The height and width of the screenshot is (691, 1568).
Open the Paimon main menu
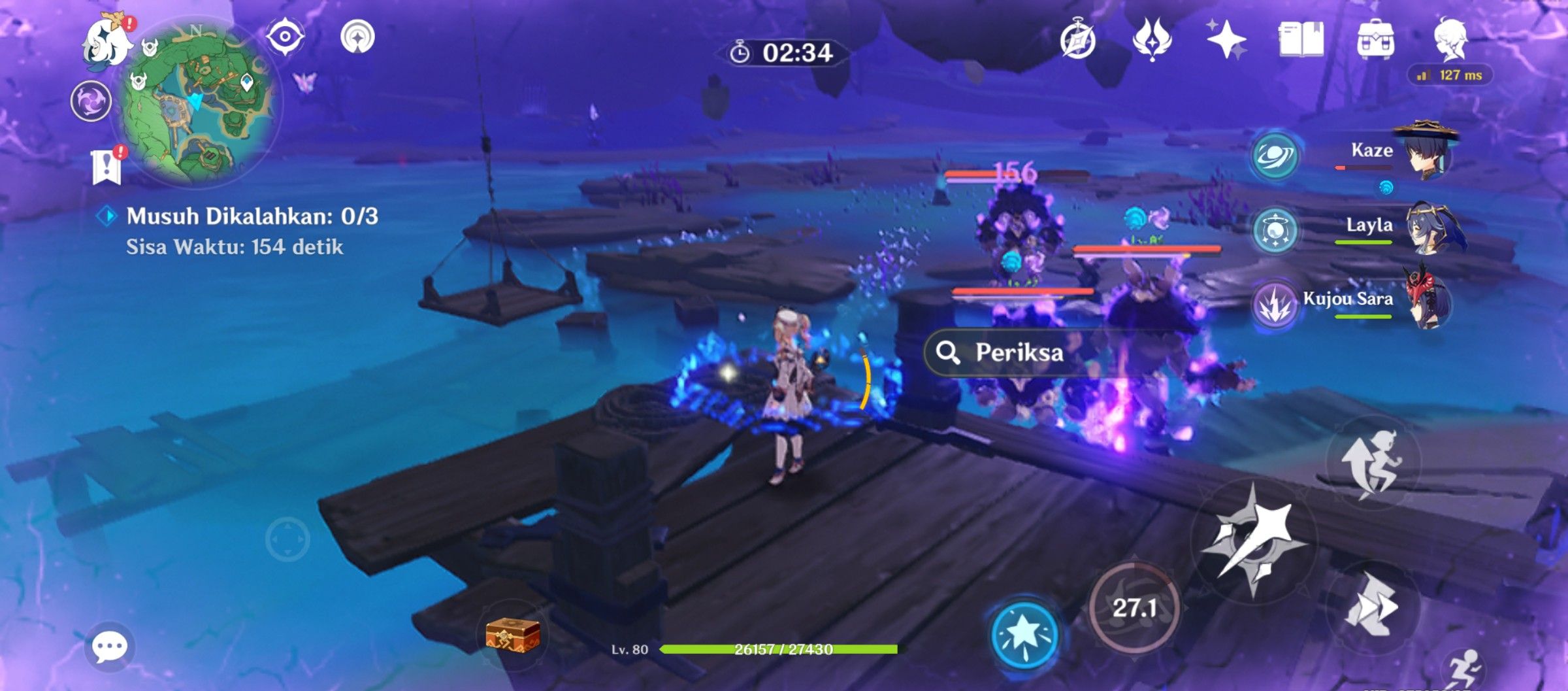(x=104, y=41)
